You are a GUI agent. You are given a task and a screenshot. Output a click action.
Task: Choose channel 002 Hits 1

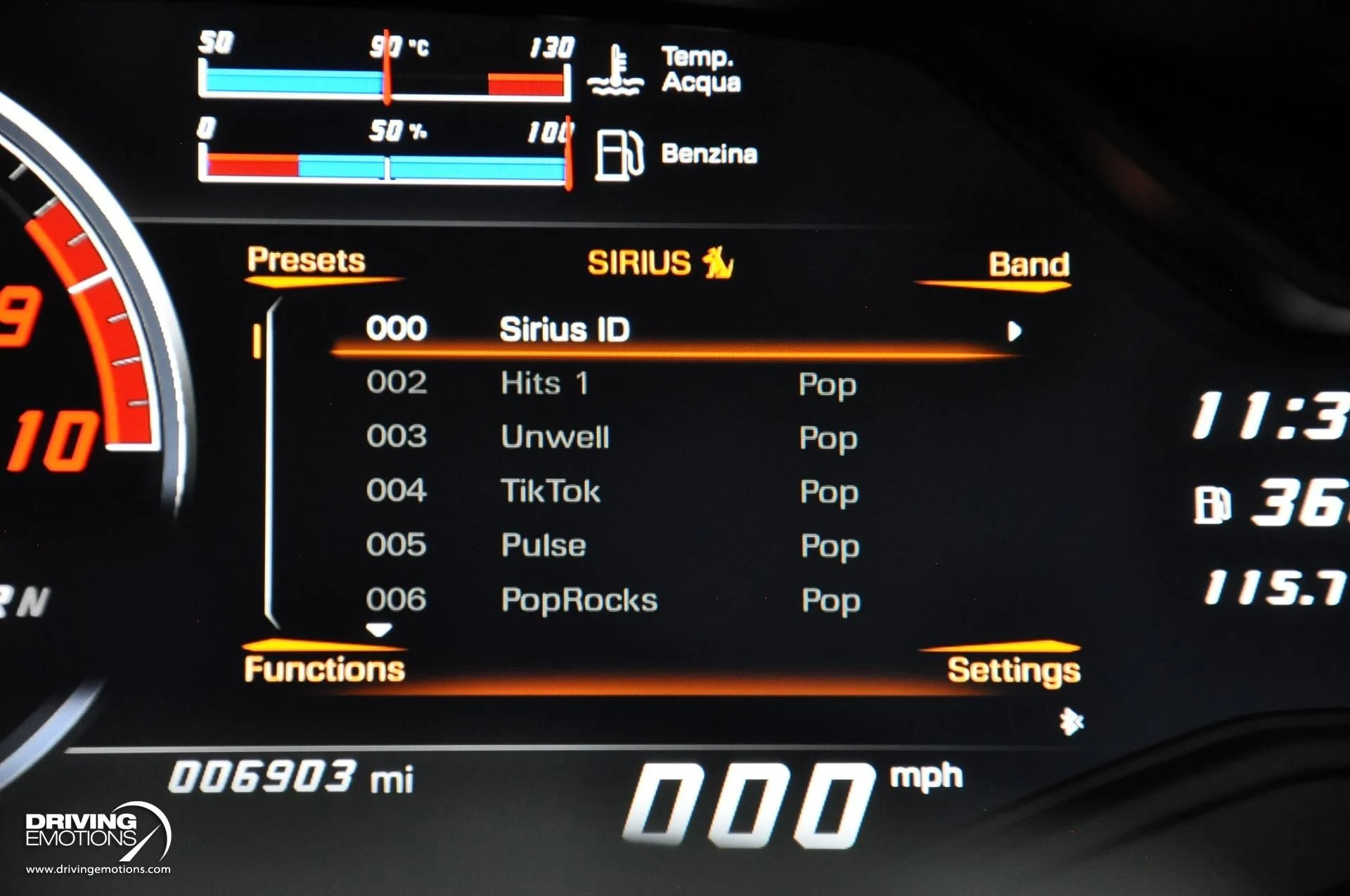[x=544, y=384]
